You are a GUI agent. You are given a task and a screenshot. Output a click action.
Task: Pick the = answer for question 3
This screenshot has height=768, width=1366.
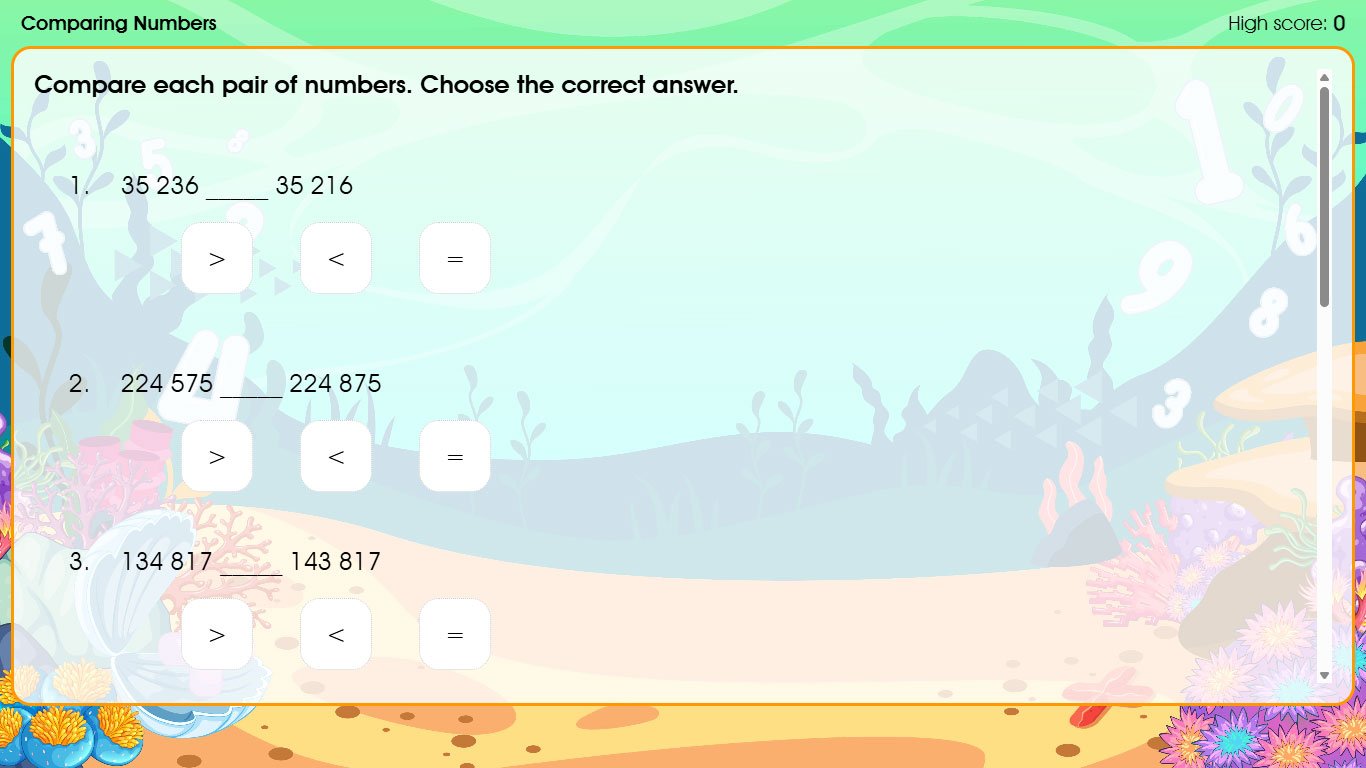point(455,633)
